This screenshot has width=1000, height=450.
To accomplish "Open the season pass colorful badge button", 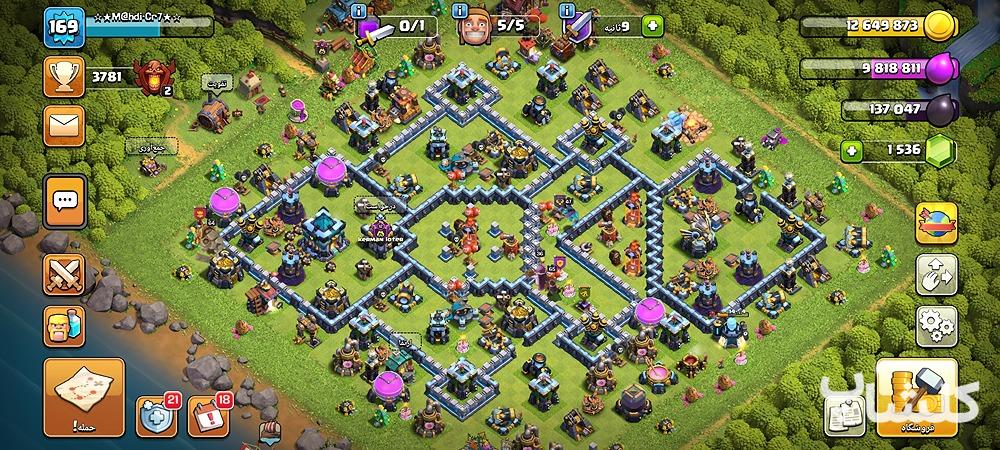I will pos(936,220).
